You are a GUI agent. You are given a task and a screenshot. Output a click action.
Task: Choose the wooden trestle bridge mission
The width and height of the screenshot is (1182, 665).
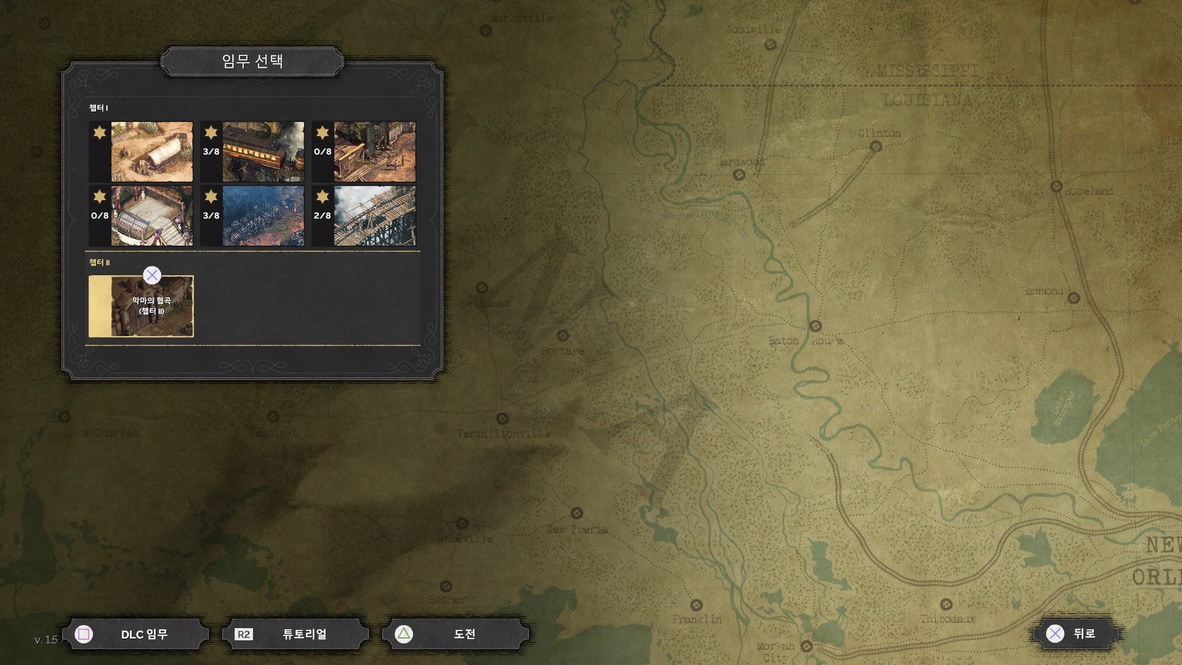(374, 215)
